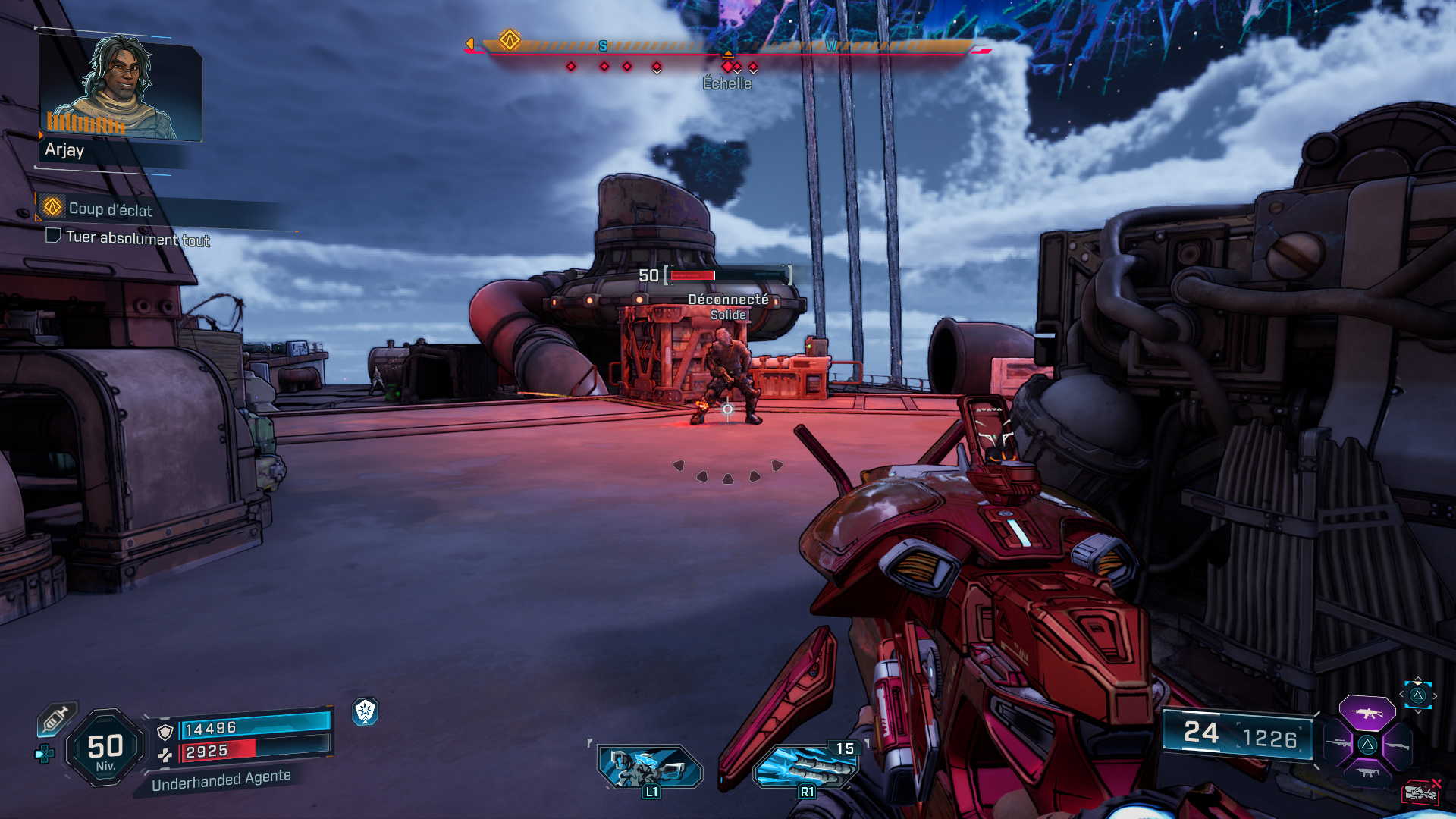This screenshot has width=1456, height=819.
Task: Click the level 50 badge
Action: point(105,748)
